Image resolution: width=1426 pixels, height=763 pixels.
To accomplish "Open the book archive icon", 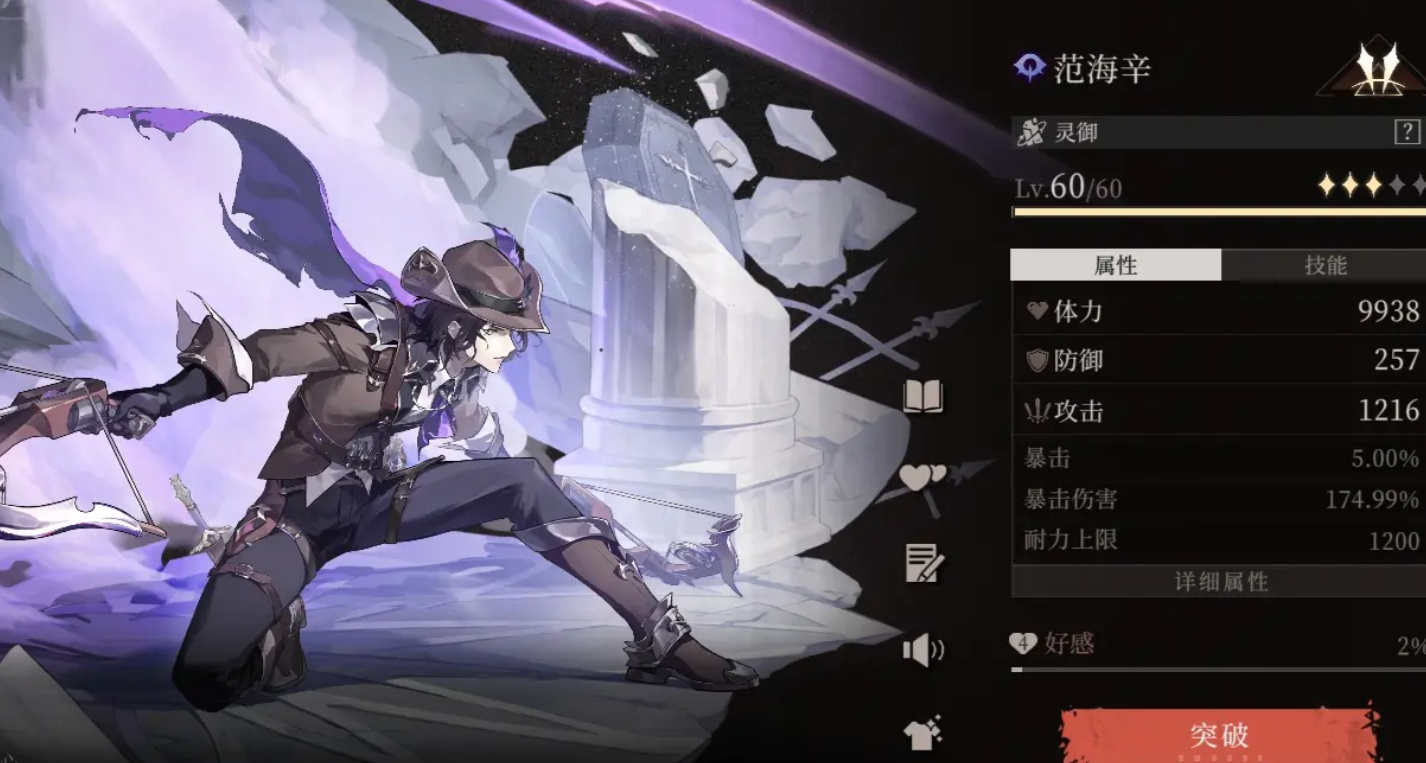I will 923,397.
